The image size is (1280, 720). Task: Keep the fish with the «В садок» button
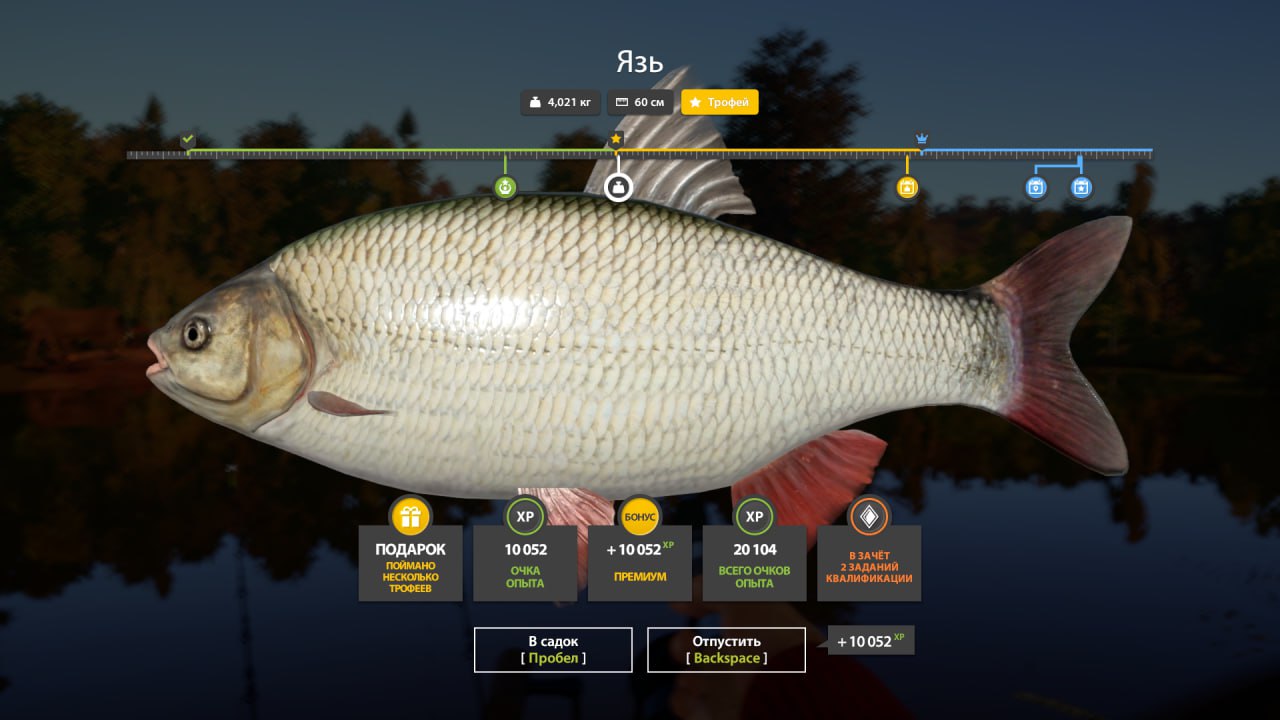[x=553, y=649]
